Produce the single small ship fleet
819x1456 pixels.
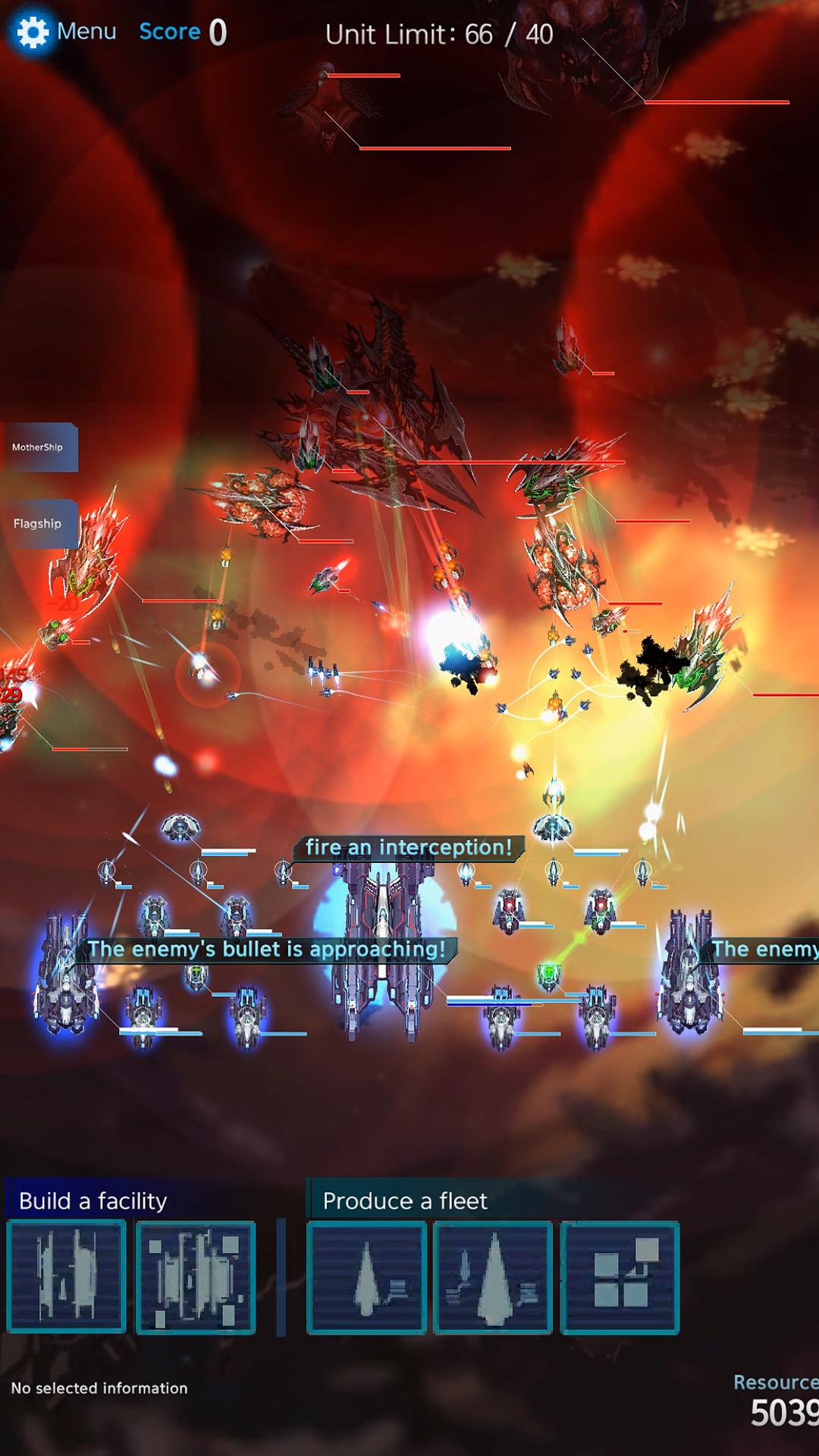tap(366, 1277)
